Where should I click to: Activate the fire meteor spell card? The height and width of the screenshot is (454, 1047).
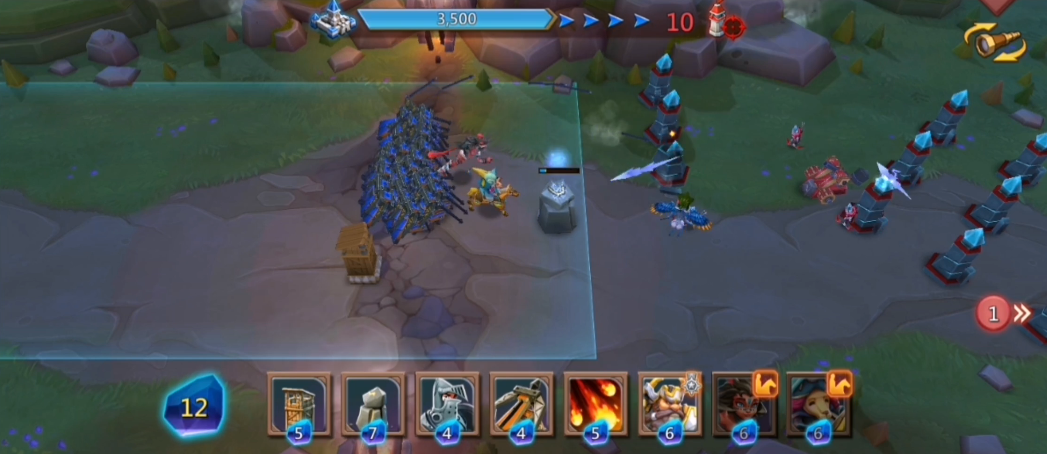coord(595,404)
